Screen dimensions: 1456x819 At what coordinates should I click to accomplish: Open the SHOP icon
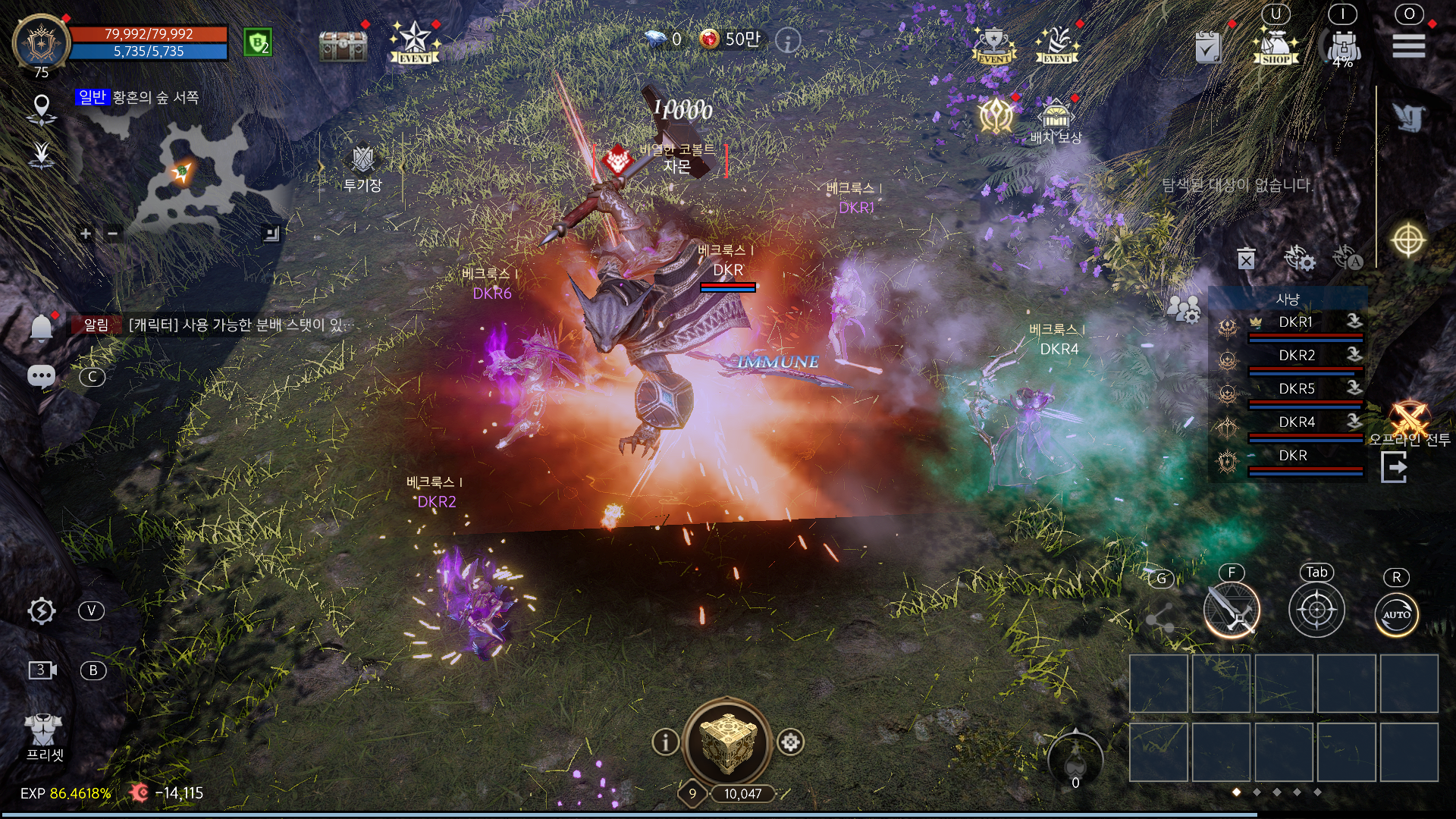(x=1276, y=45)
